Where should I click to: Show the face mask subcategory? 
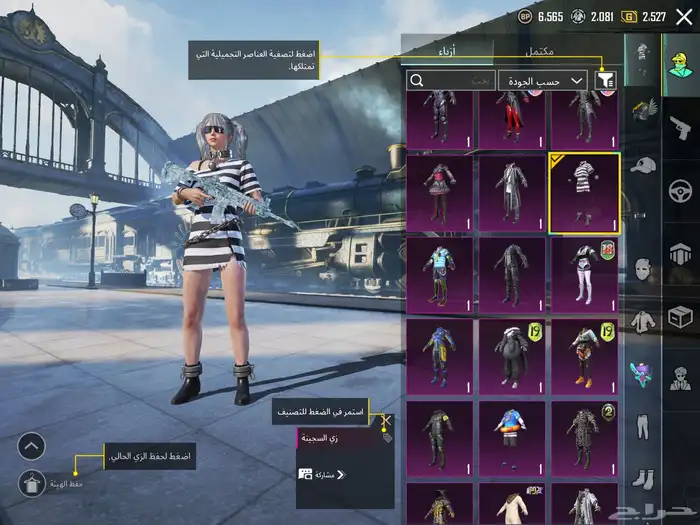tap(641, 268)
